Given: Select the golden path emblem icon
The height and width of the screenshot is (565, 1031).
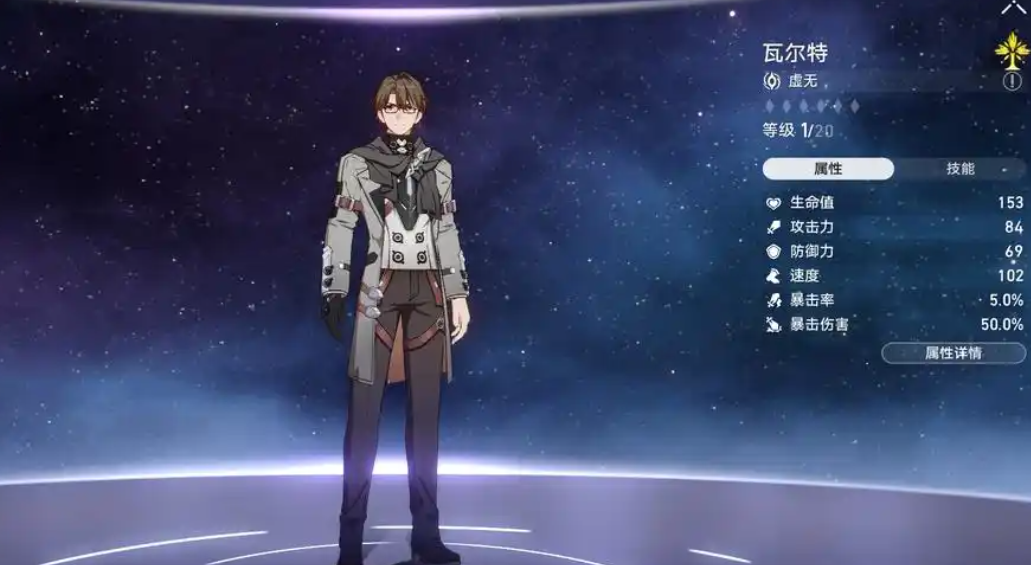Looking at the screenshot, I should [x=1012, y=50].
